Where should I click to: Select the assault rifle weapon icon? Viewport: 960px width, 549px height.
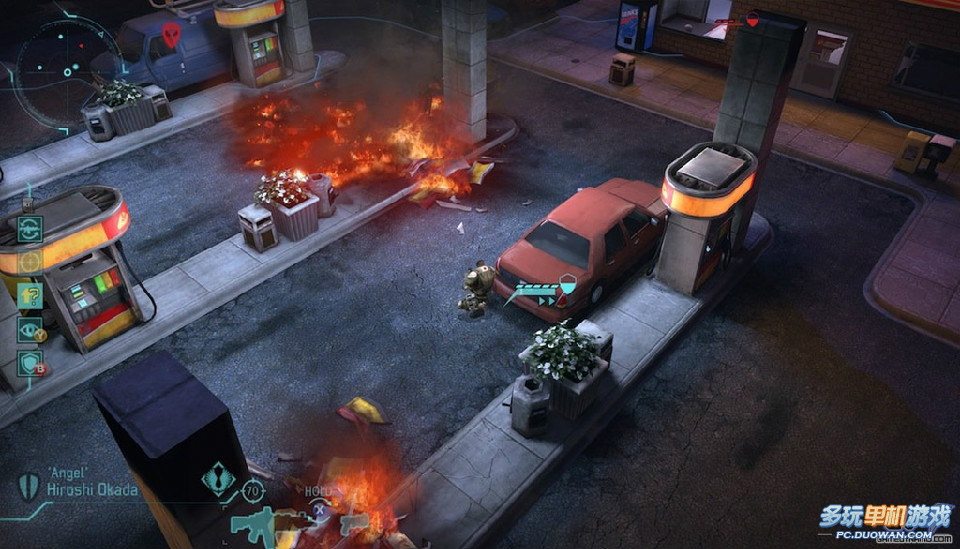pyautogui.click(x=255, y=523)
